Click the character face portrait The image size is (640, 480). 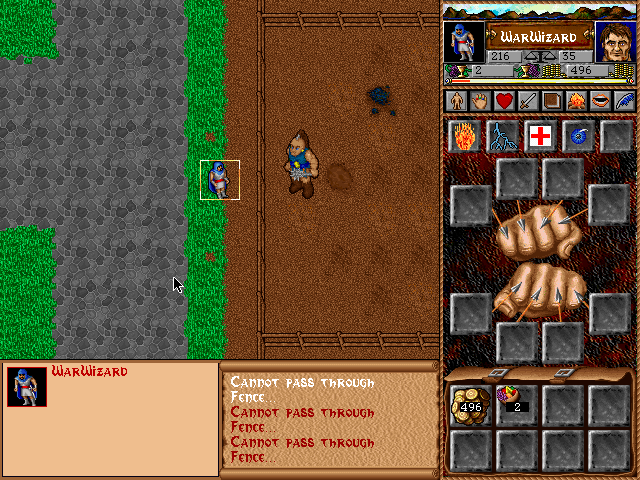pyautogui.click(x=615, y=43)
